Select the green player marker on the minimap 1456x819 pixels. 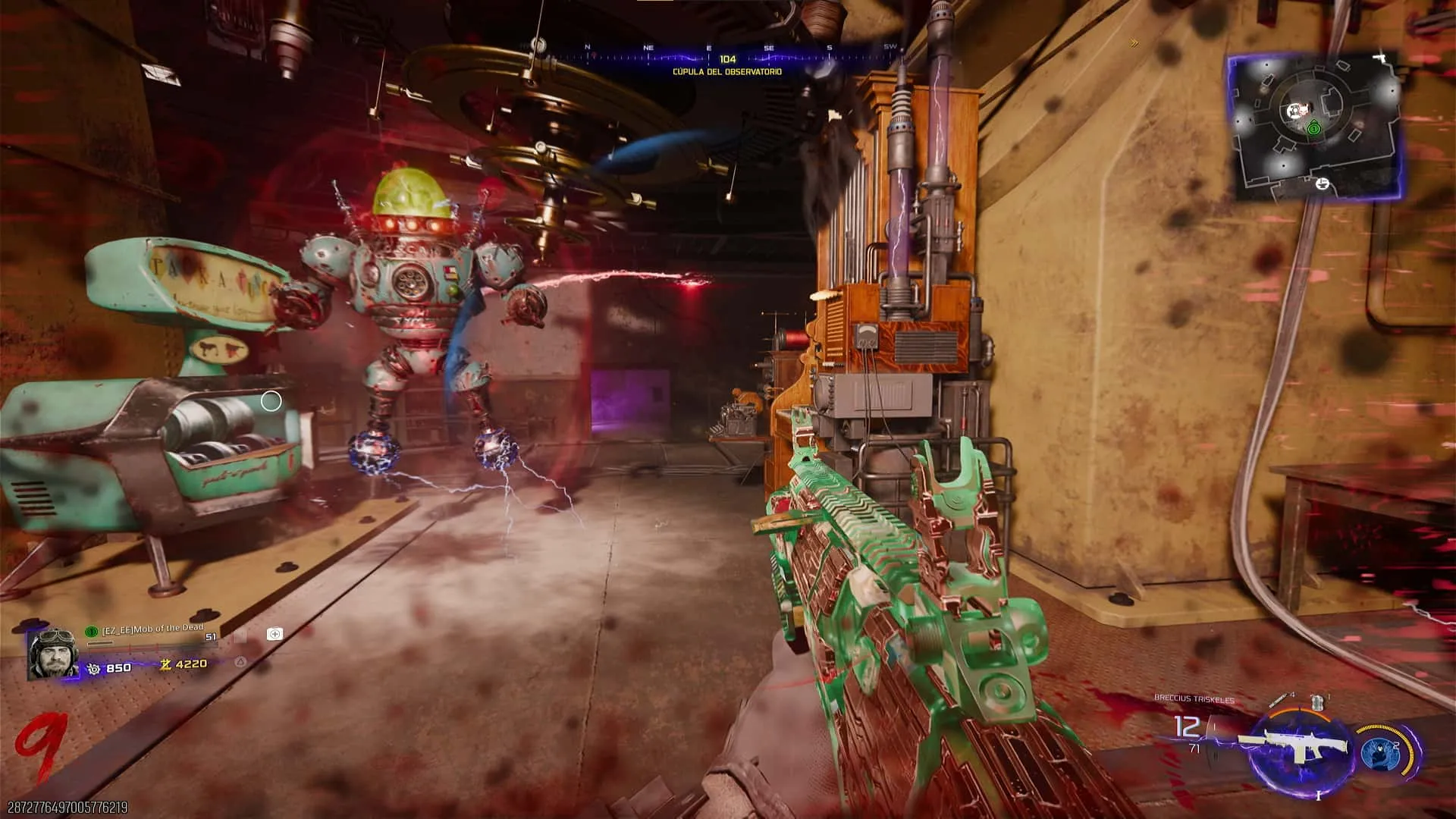1314,129
